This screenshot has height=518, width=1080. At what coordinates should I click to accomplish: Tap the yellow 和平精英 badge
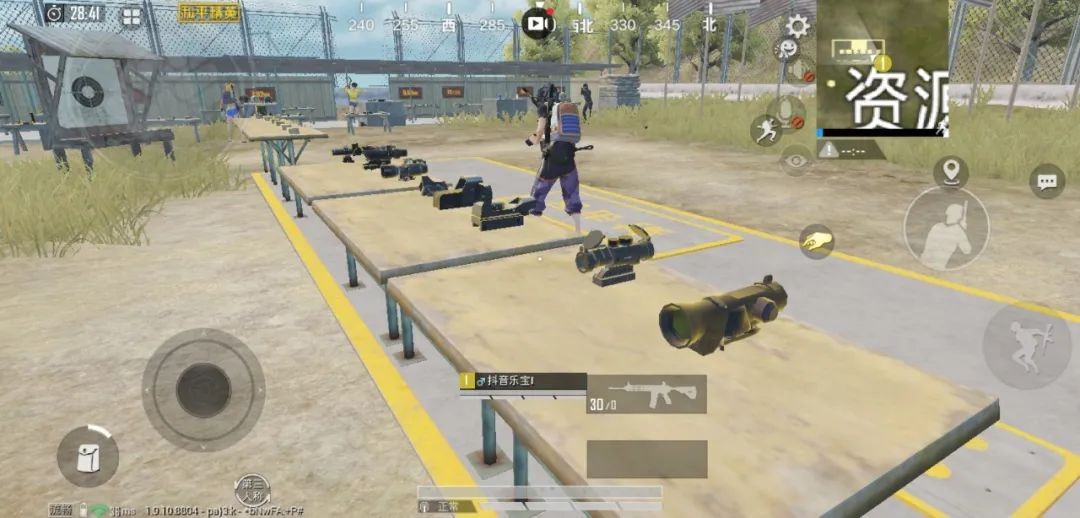[x=210, y=13]
